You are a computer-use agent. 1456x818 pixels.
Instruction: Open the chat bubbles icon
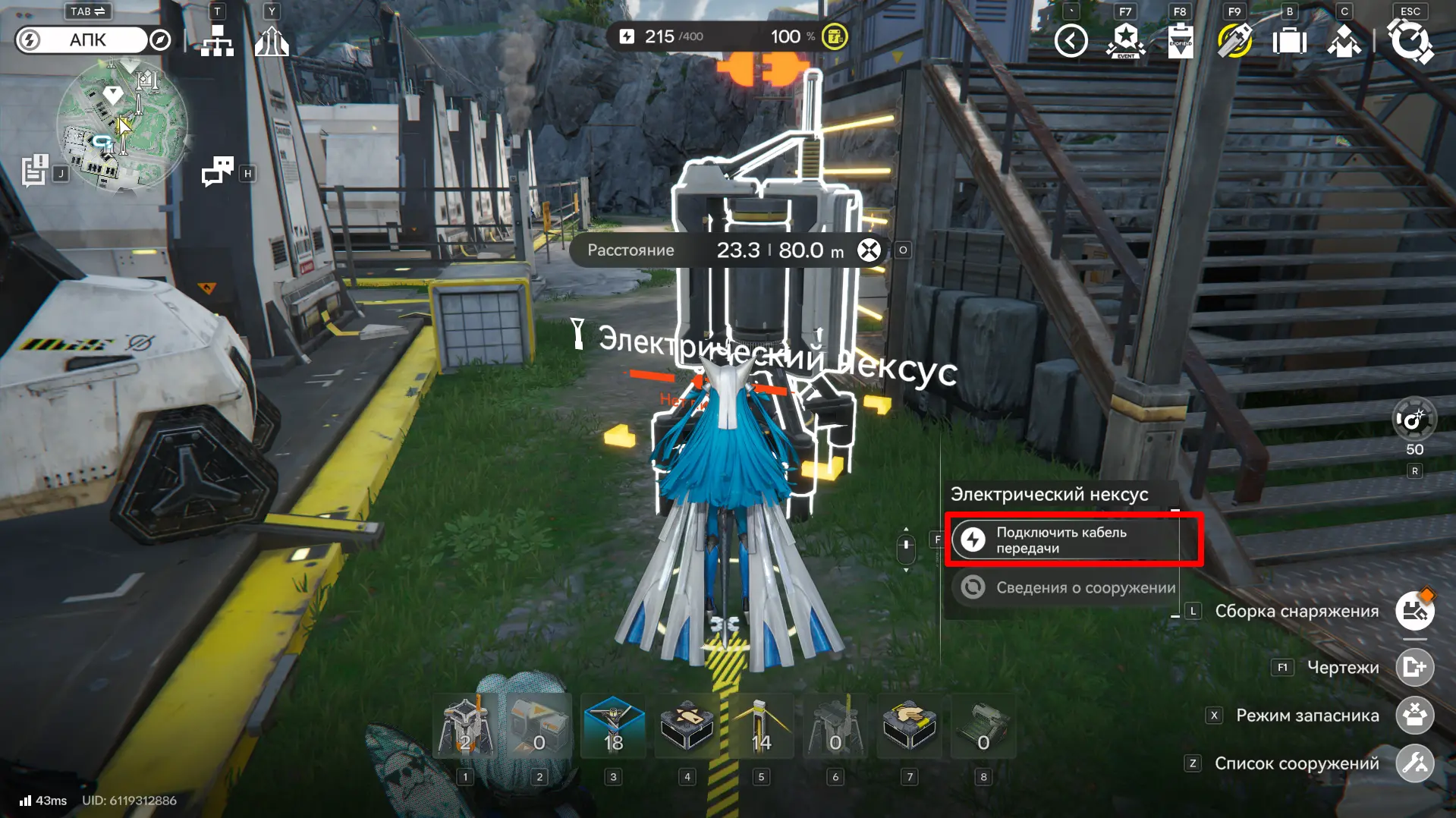pos(218,171)
